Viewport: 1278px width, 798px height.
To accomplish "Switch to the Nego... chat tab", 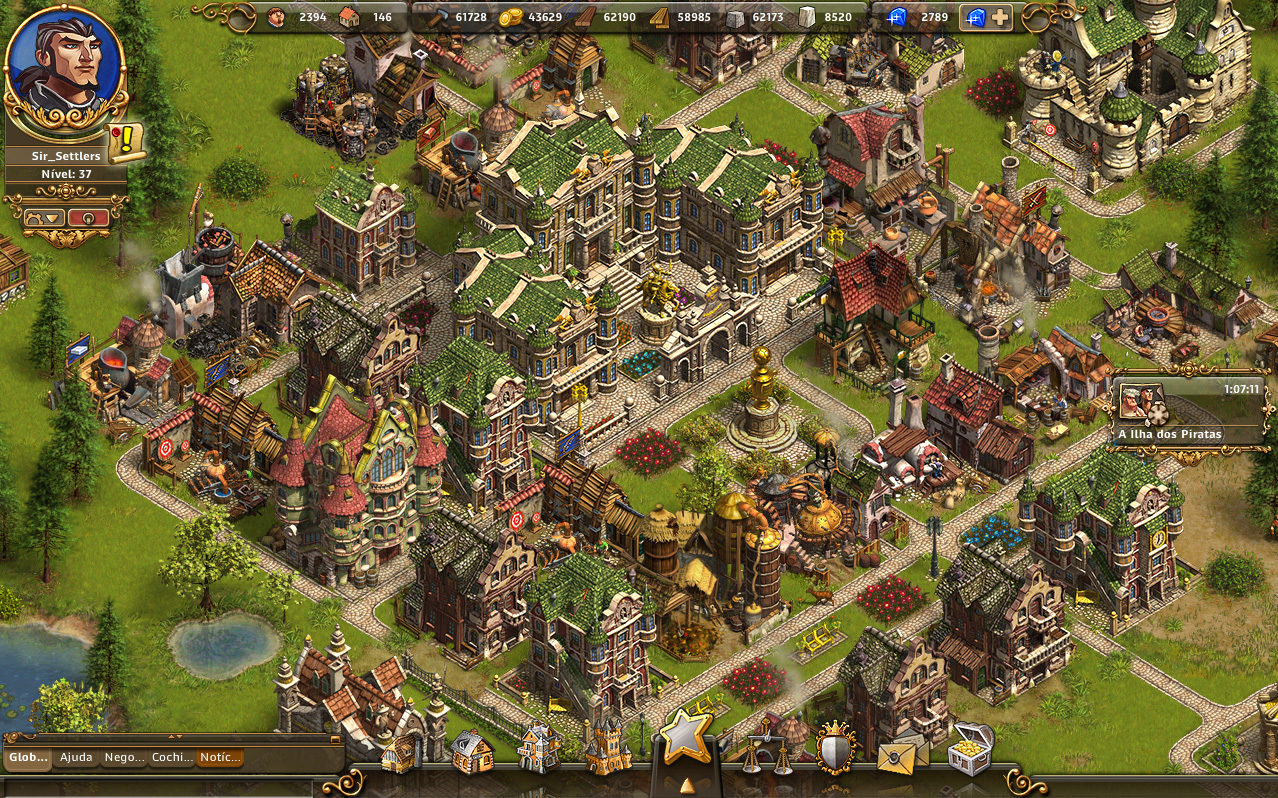I will [x=125, y=758].
